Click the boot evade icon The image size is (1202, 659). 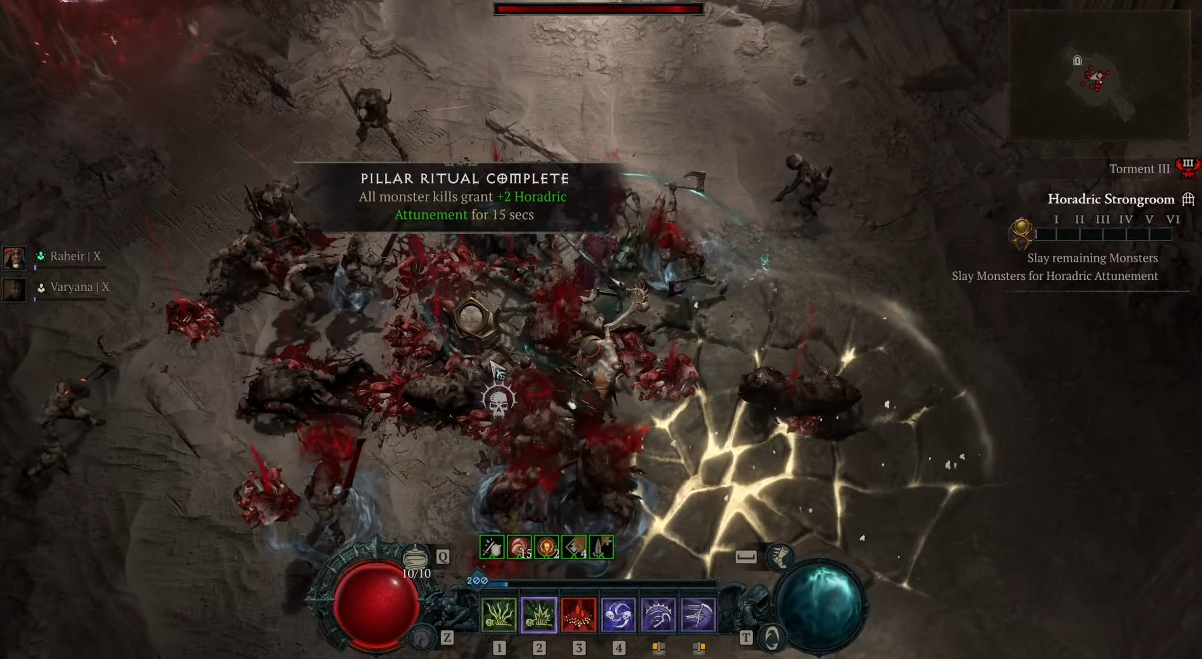click(779, 556)
